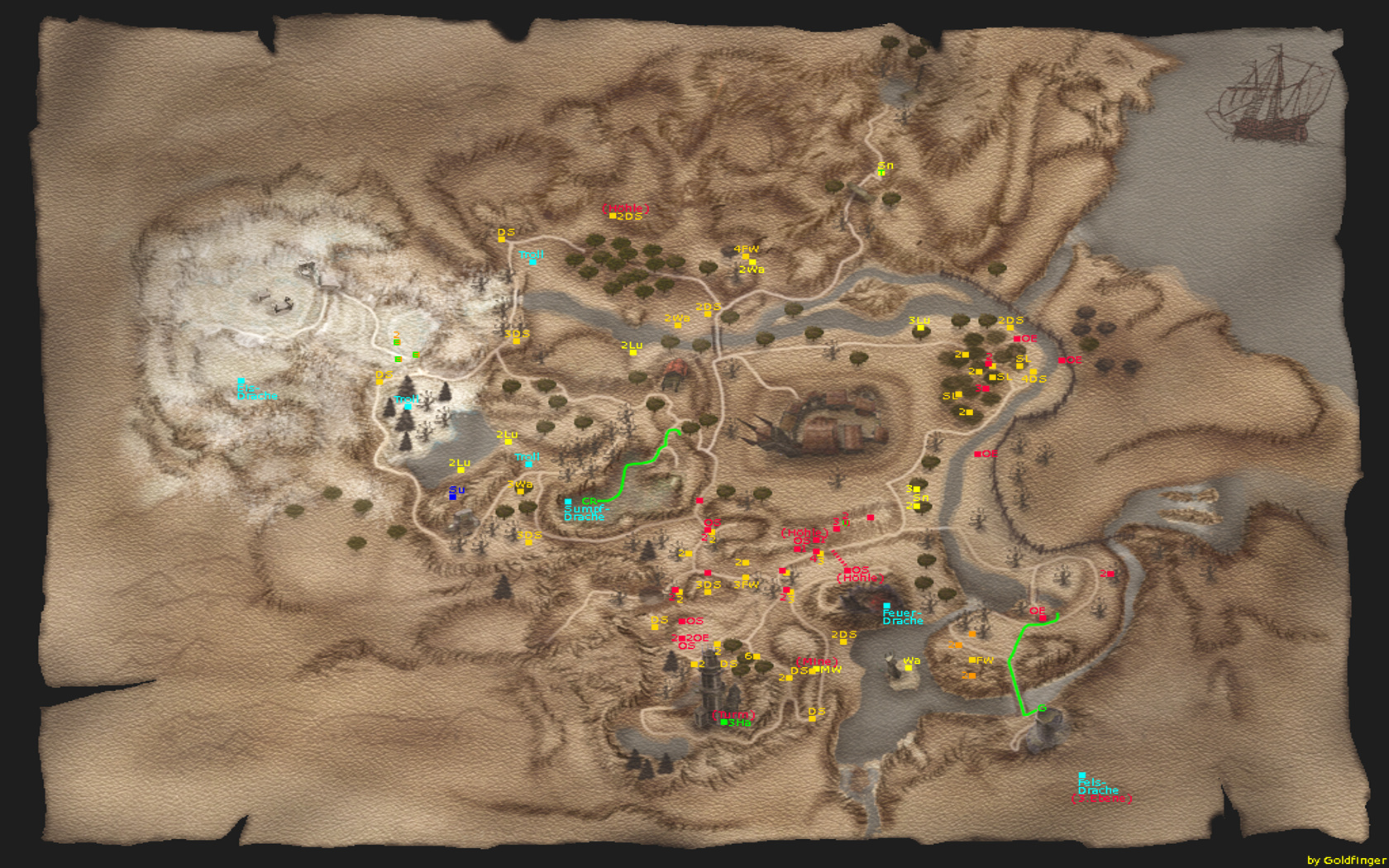The width and height of the screenshot is (1389, 868).
Task: Select the Fels-Drache (3.Ebene) marker
Action: tap(1081, 775)
